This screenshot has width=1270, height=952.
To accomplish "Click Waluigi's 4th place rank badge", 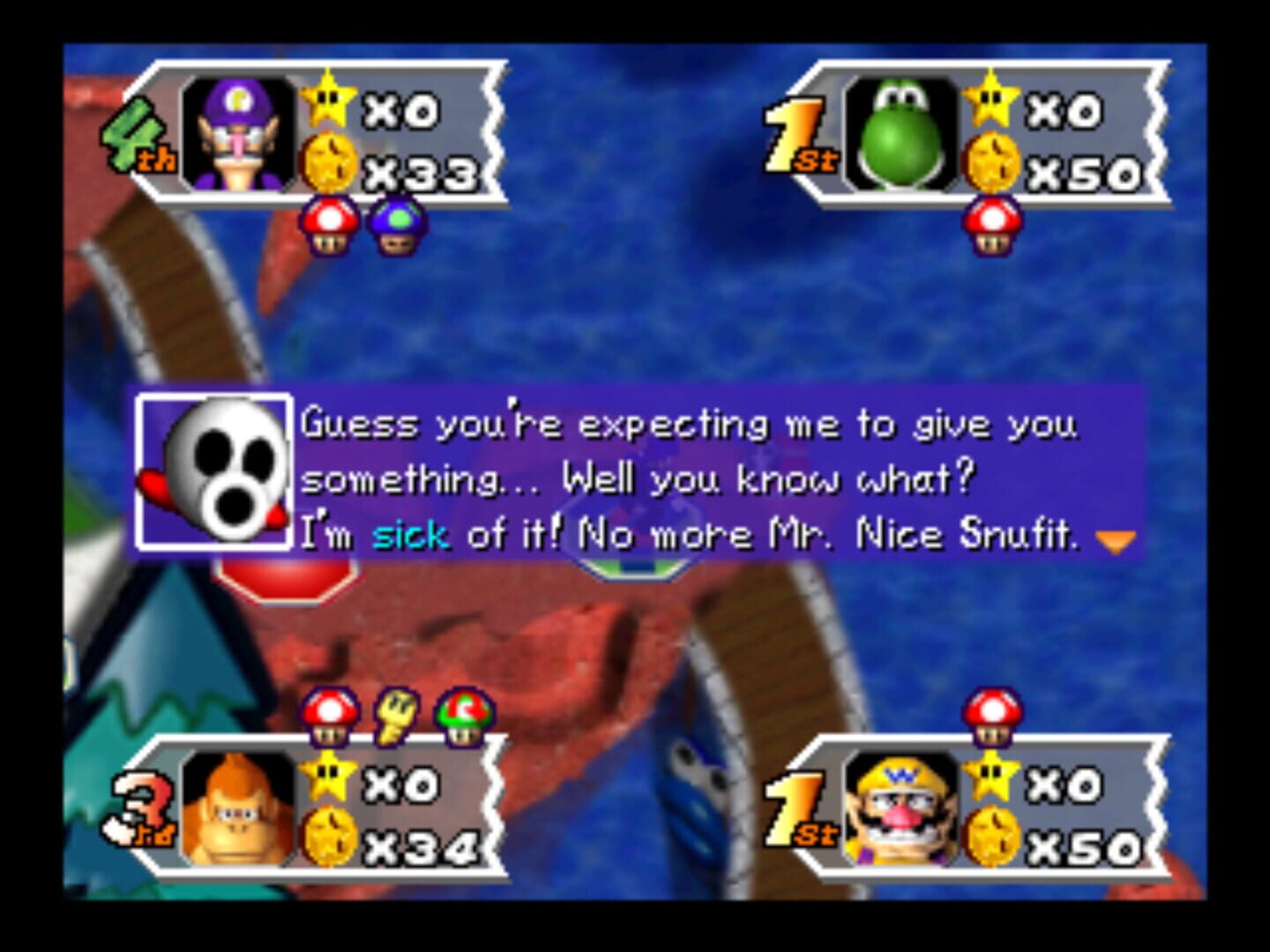I will pyautogui.click(x=139, y=132).
